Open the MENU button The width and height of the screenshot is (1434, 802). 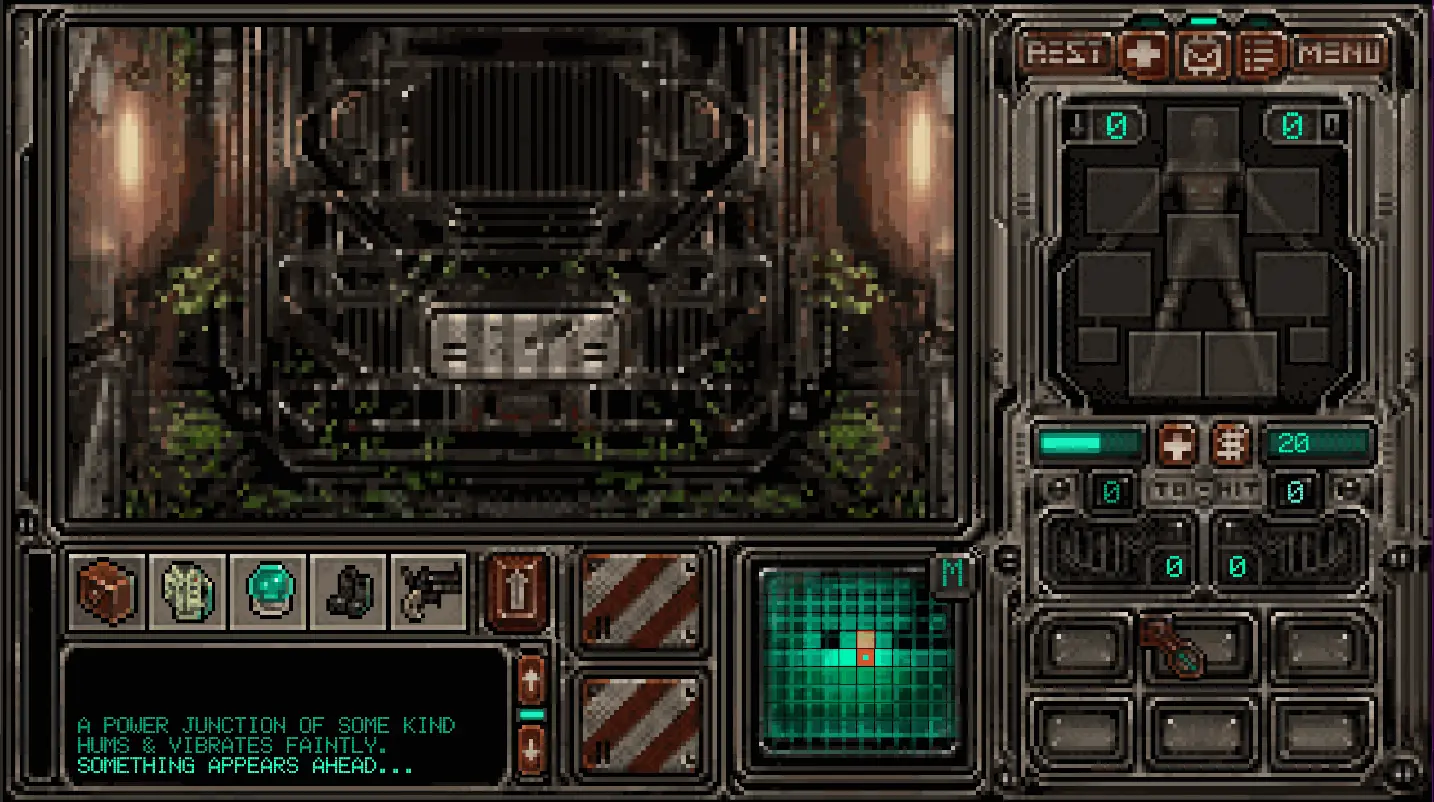pyautogui.click(x=1342, y=53)
